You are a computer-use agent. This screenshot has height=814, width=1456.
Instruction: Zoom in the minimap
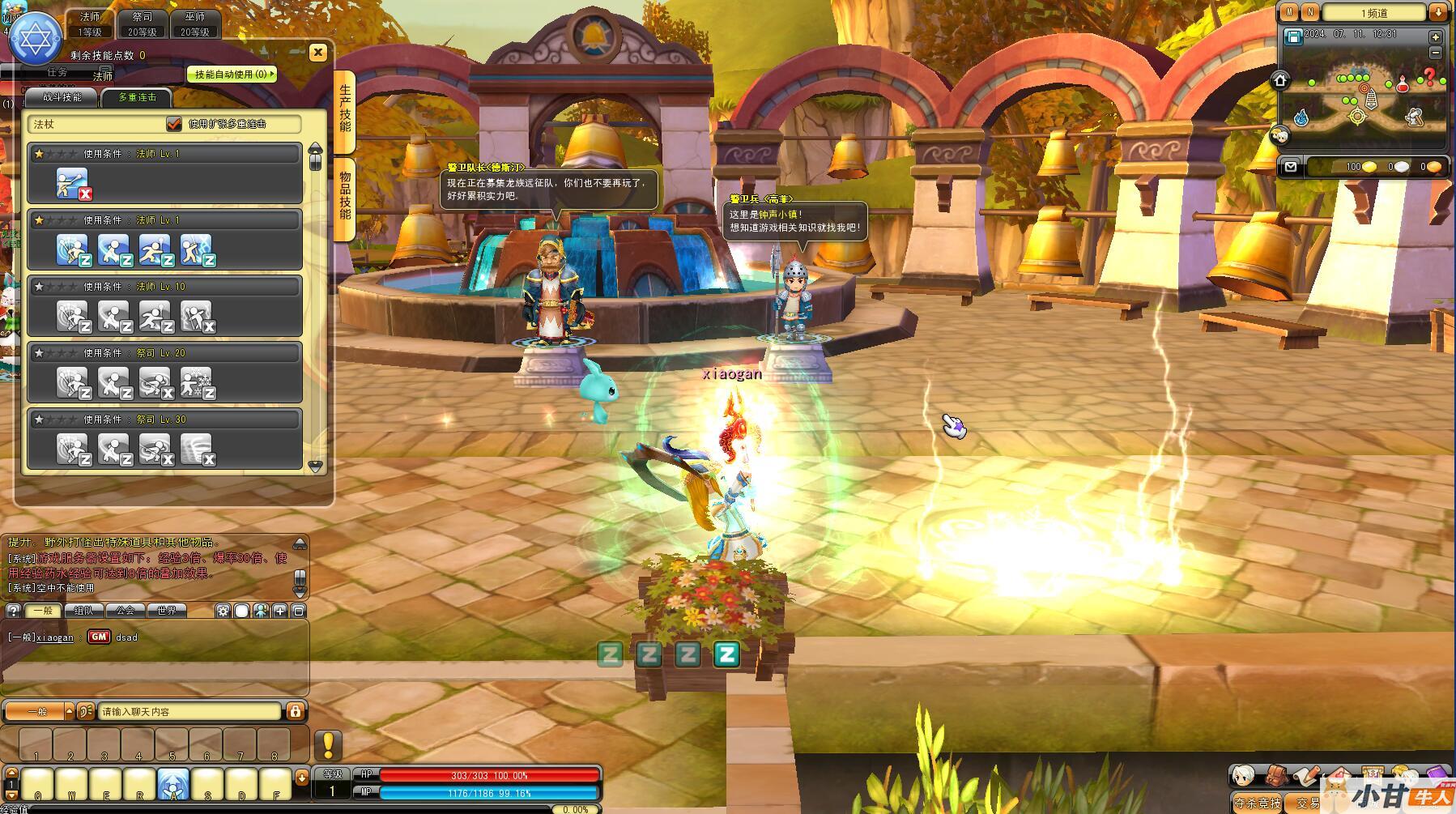click(1436, 37)
